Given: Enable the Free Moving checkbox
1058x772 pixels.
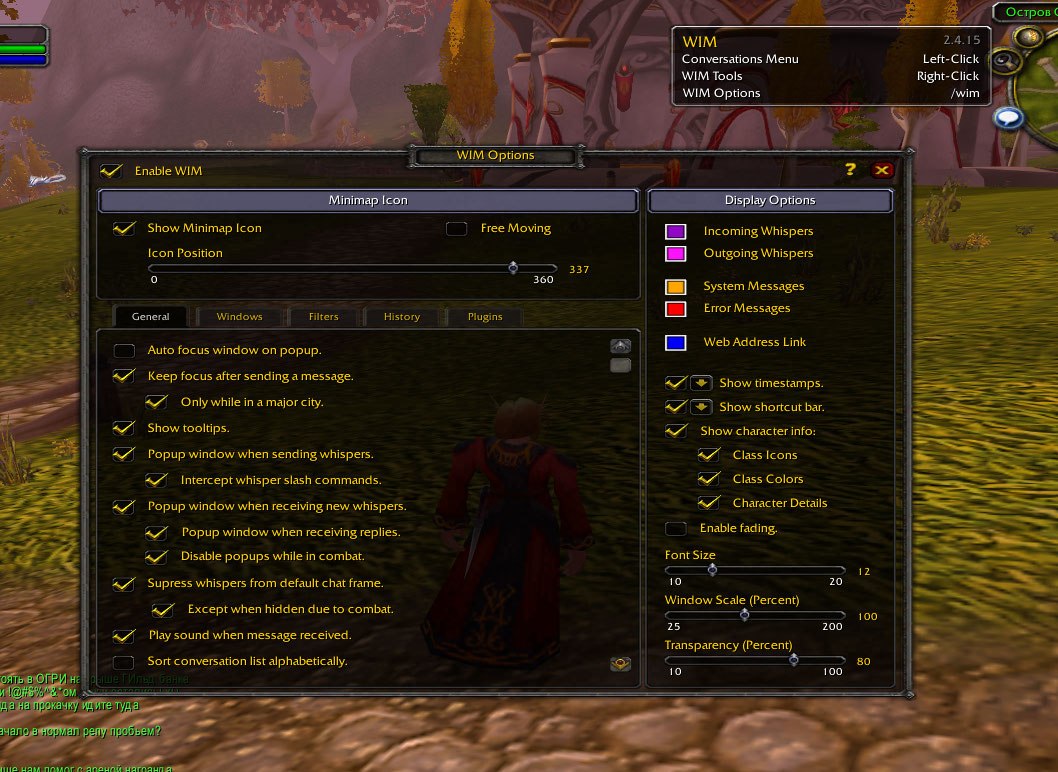Looking at the screenshot, I should point(457,229).
